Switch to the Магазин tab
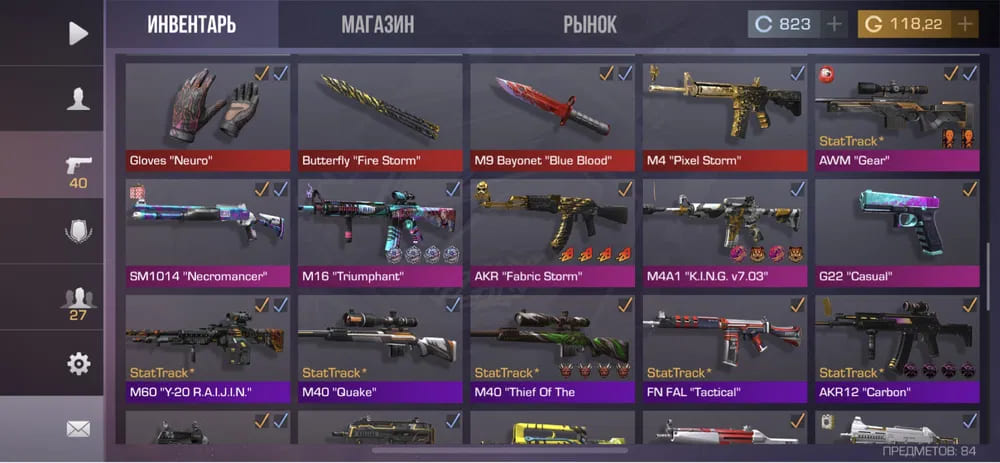 [377, 24]
